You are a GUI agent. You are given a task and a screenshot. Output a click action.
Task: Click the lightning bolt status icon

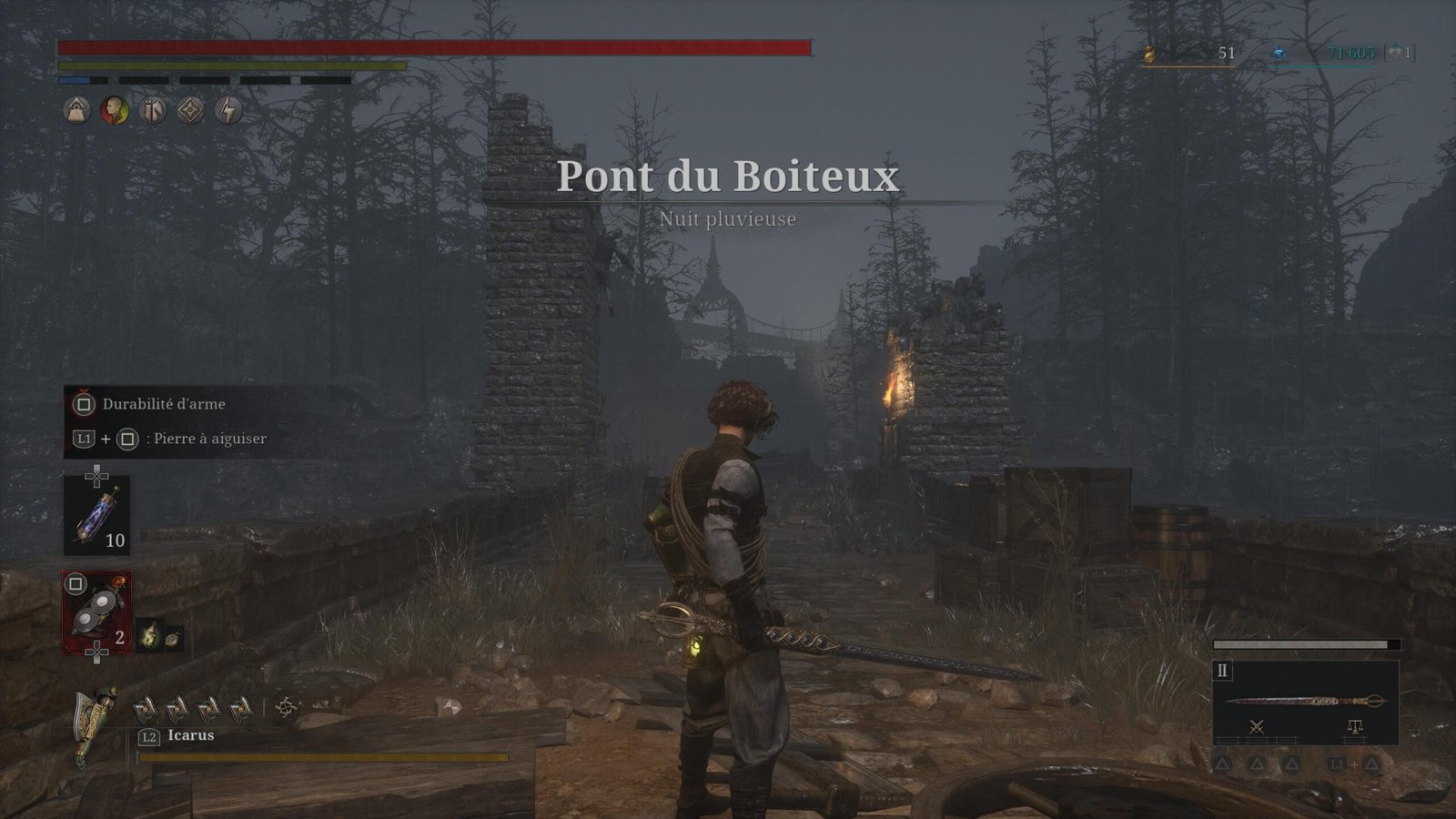pos(228,111)
